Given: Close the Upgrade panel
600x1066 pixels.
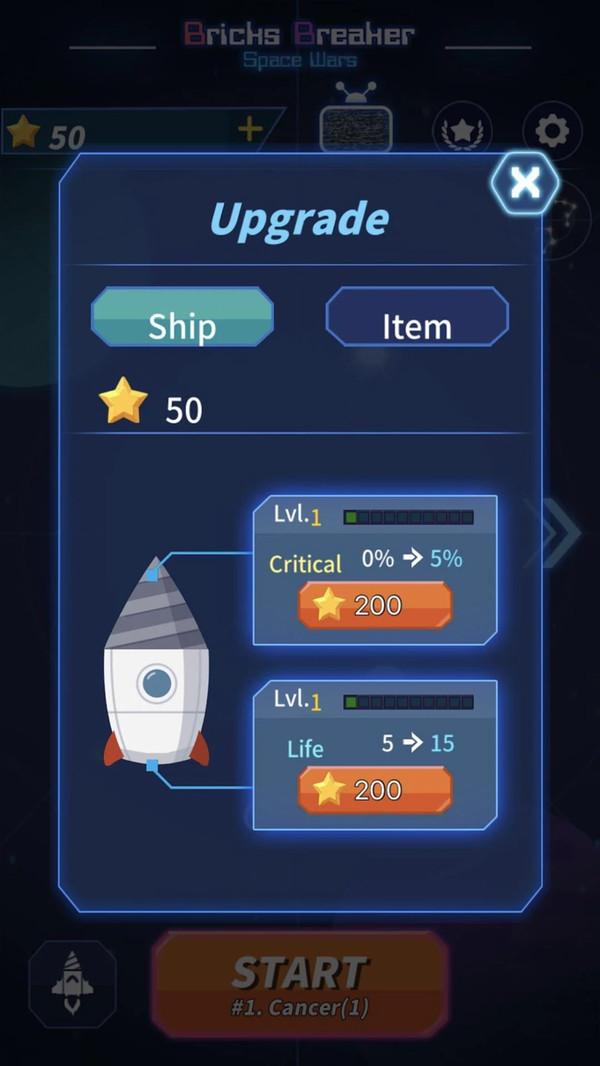Looking at the screenshot, I should (524, 182).
